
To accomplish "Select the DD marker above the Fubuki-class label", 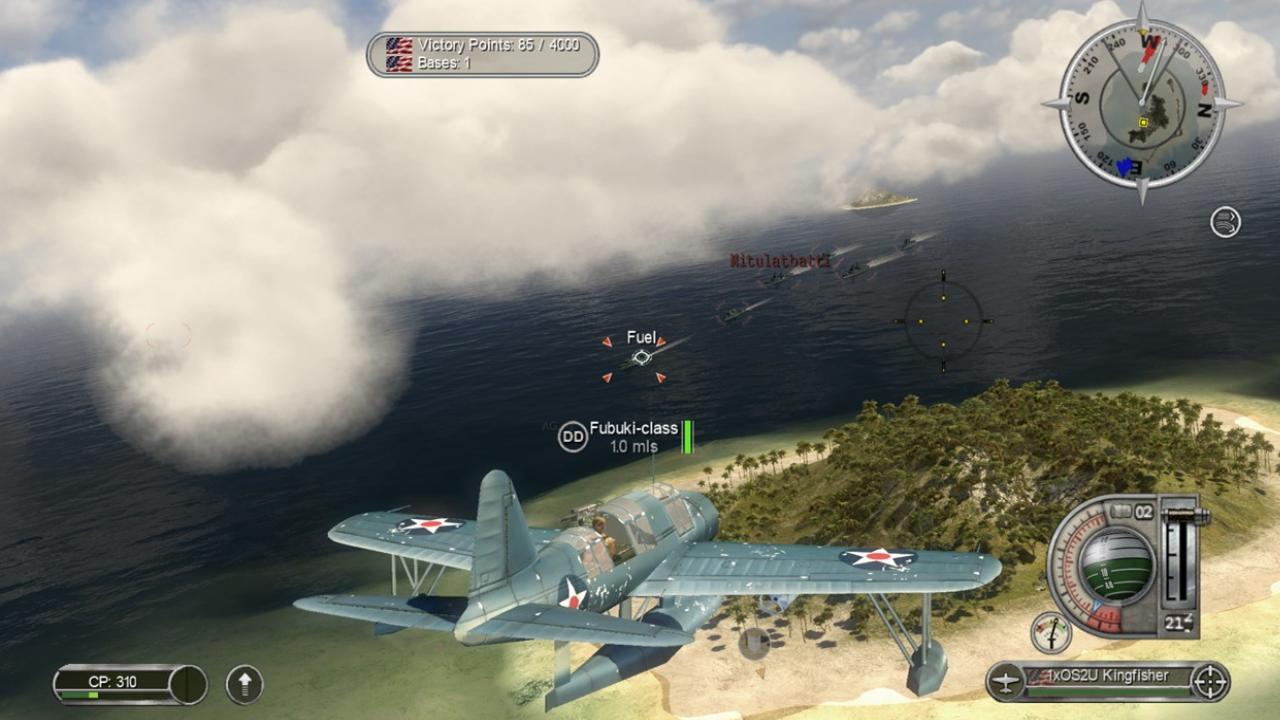I will [571, 437].
